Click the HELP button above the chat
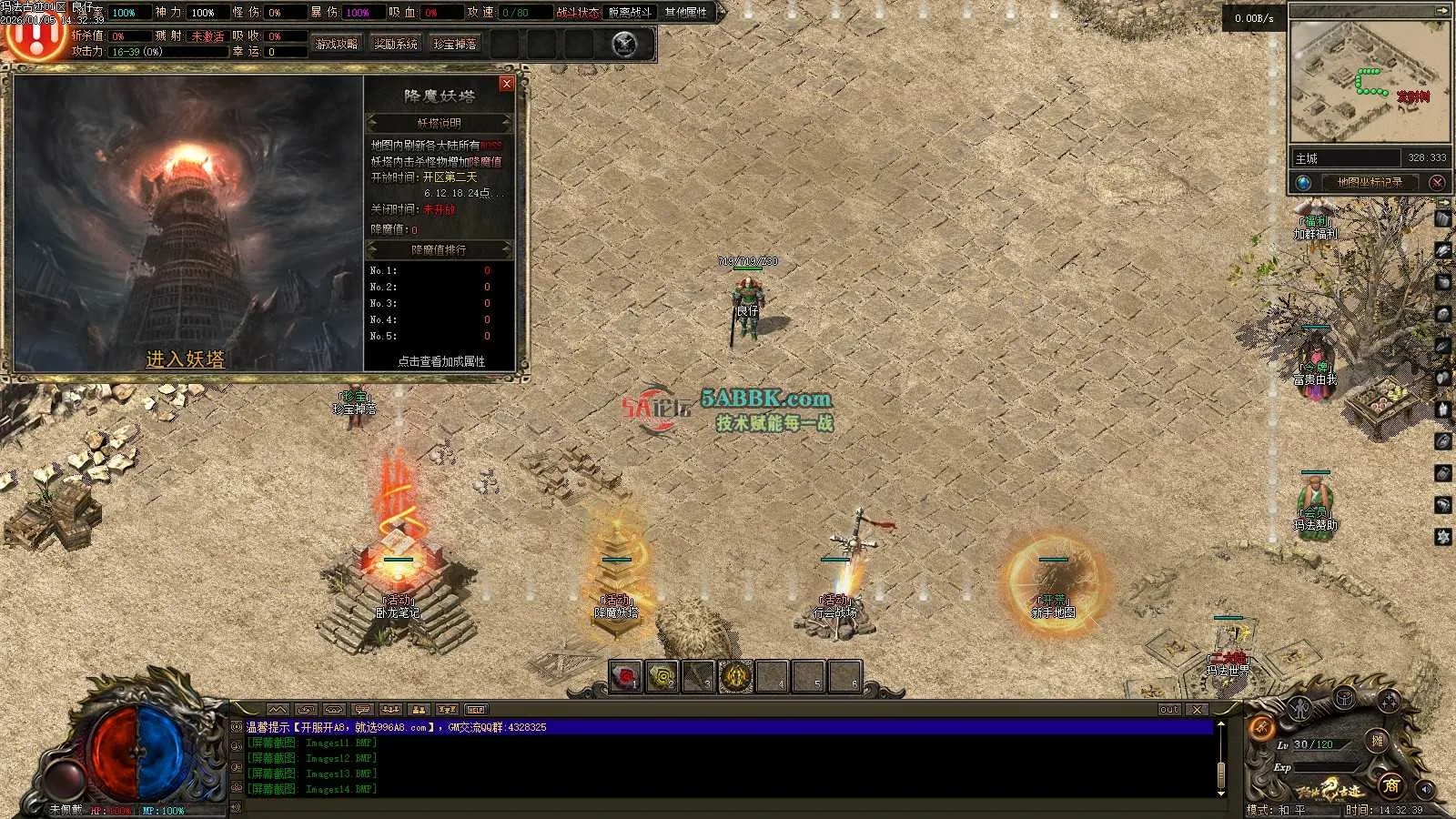Screen dimensions: 1456x819 [476, 709]
